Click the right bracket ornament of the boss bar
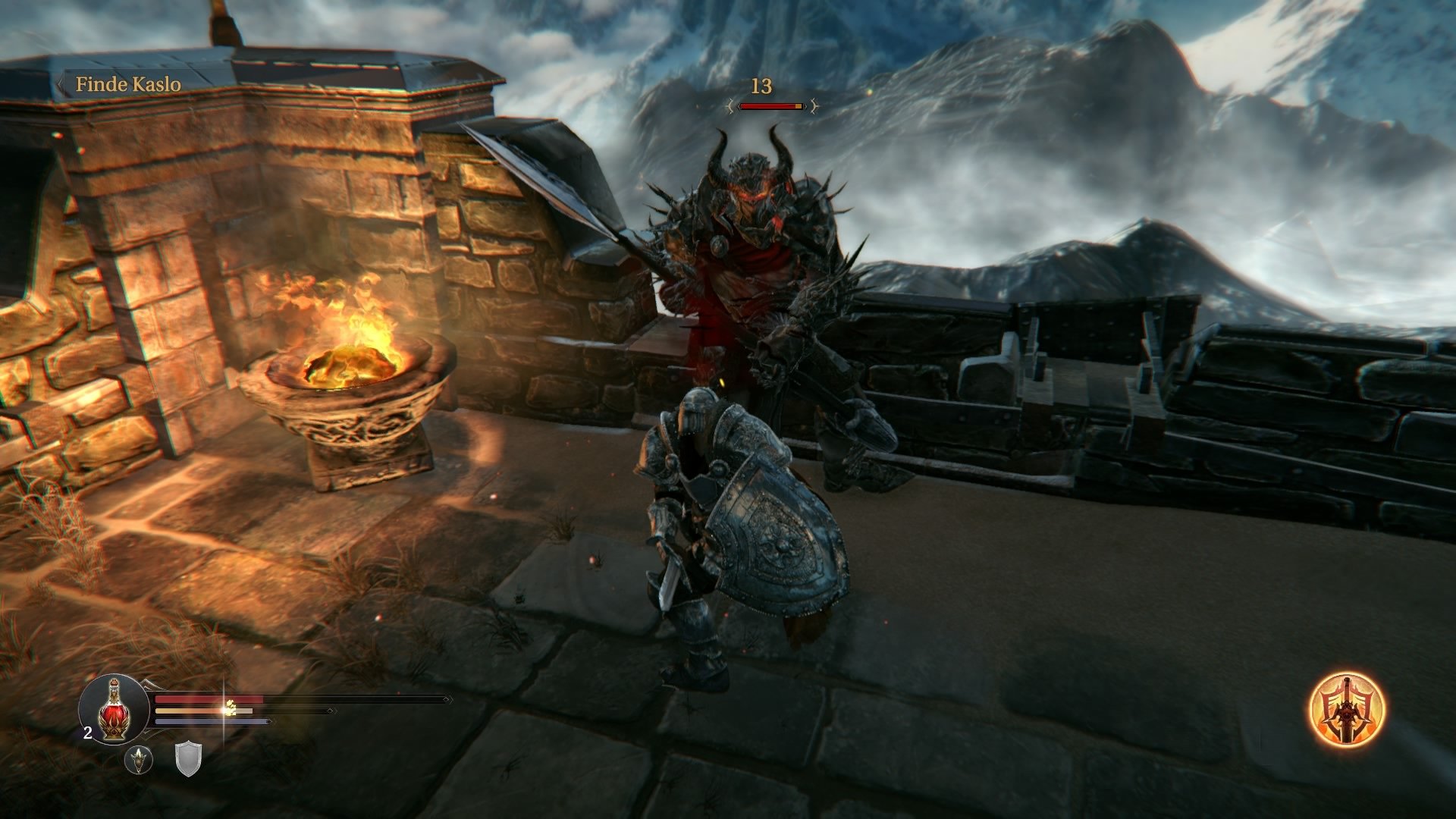This screenshot has height=819, width=1456. tap(814, 106)
